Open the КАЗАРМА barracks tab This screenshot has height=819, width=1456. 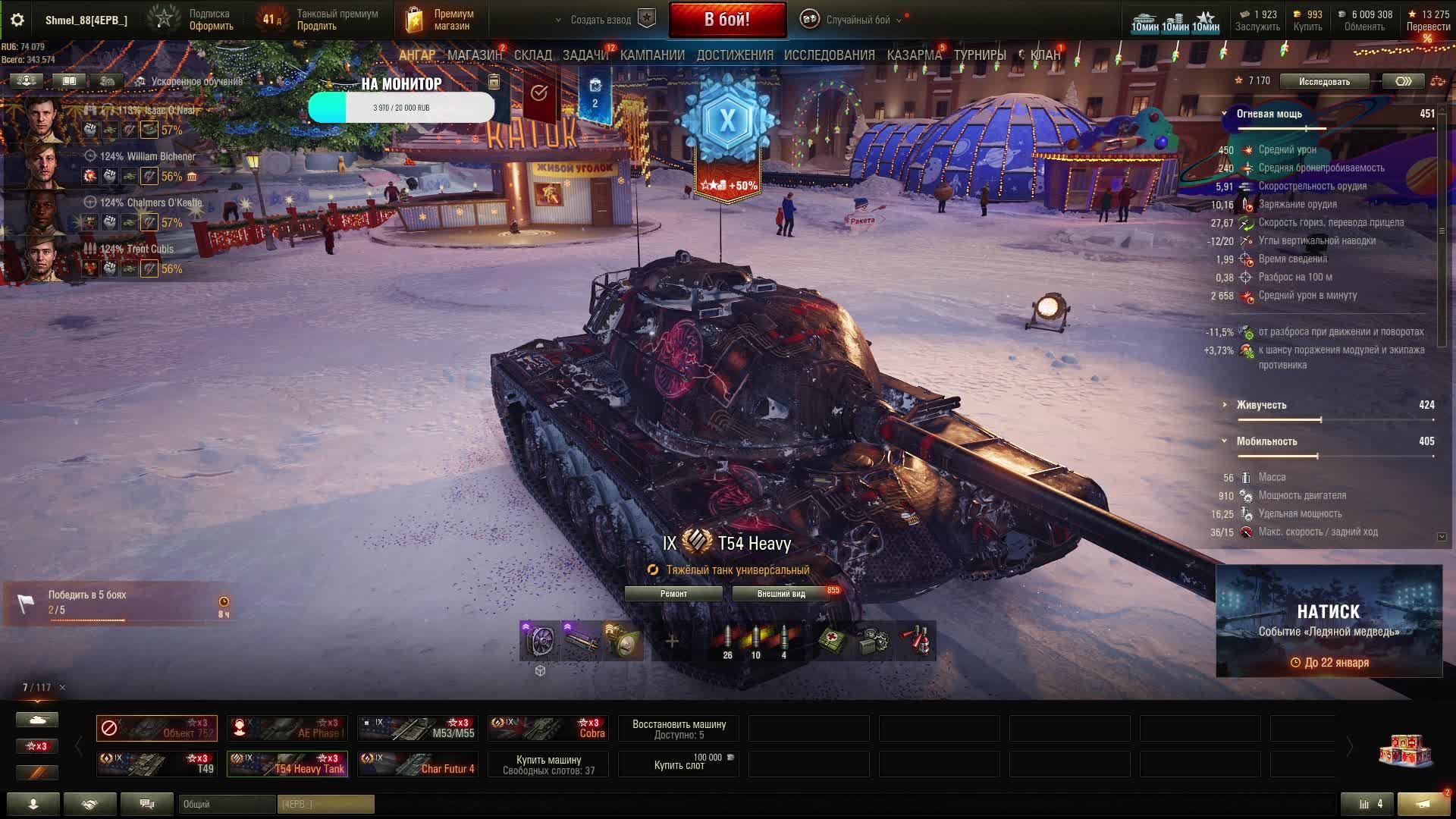[914, 55]
